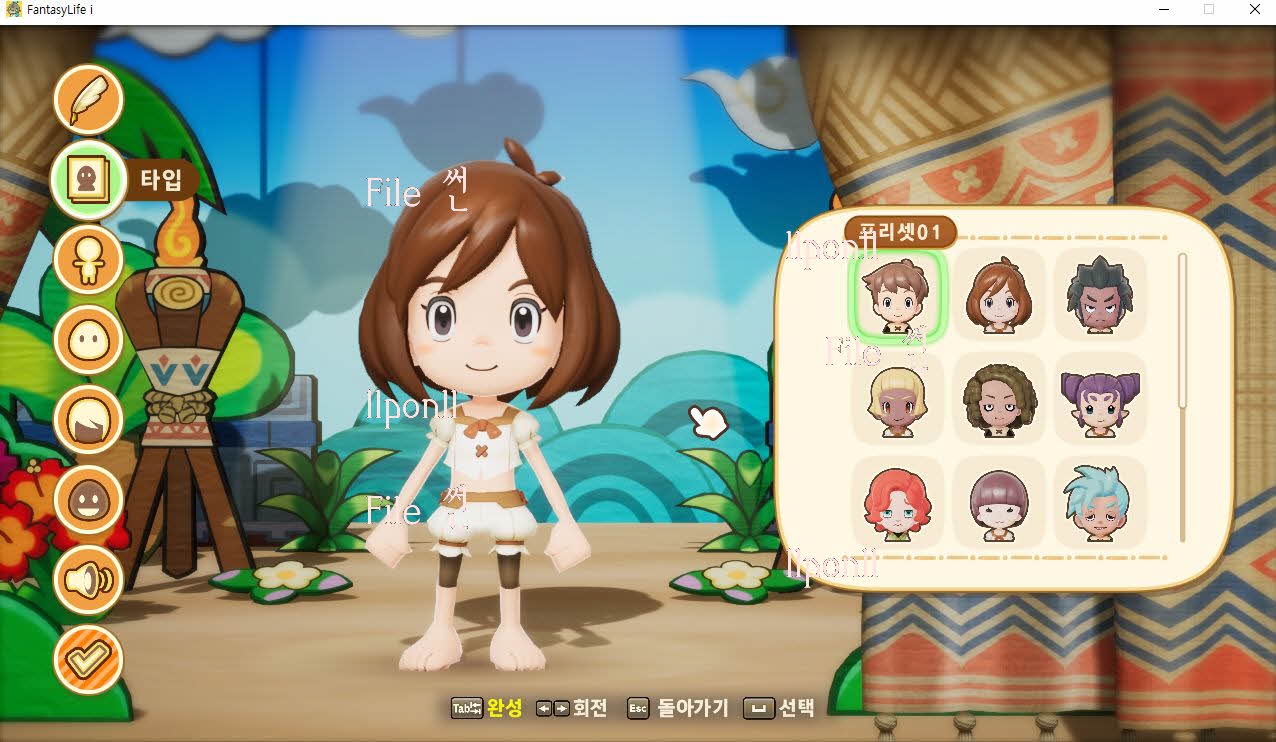
Task: Click the preset list scrollbar
Action: (x=1182, y=330)
